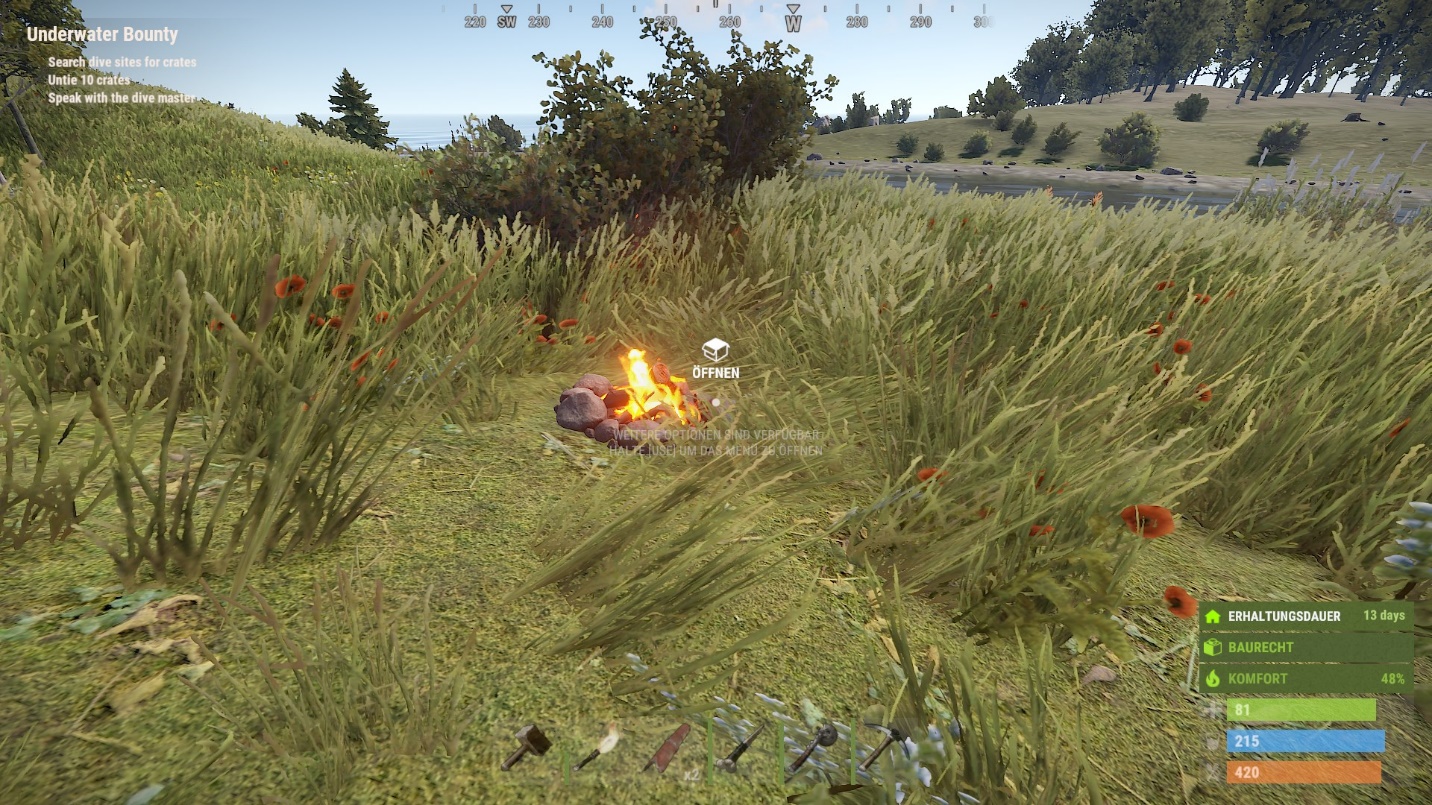The height and width of the screenshot is (805, 1432).
Task: Select the knife hotbar slot
Action: point(742,748)
